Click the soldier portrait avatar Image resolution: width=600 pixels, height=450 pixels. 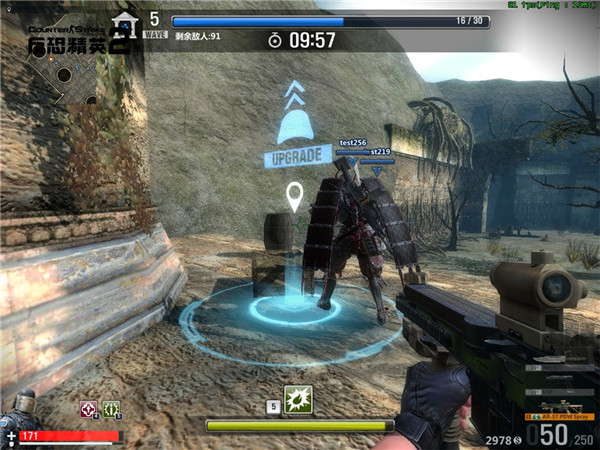(18, 412)
